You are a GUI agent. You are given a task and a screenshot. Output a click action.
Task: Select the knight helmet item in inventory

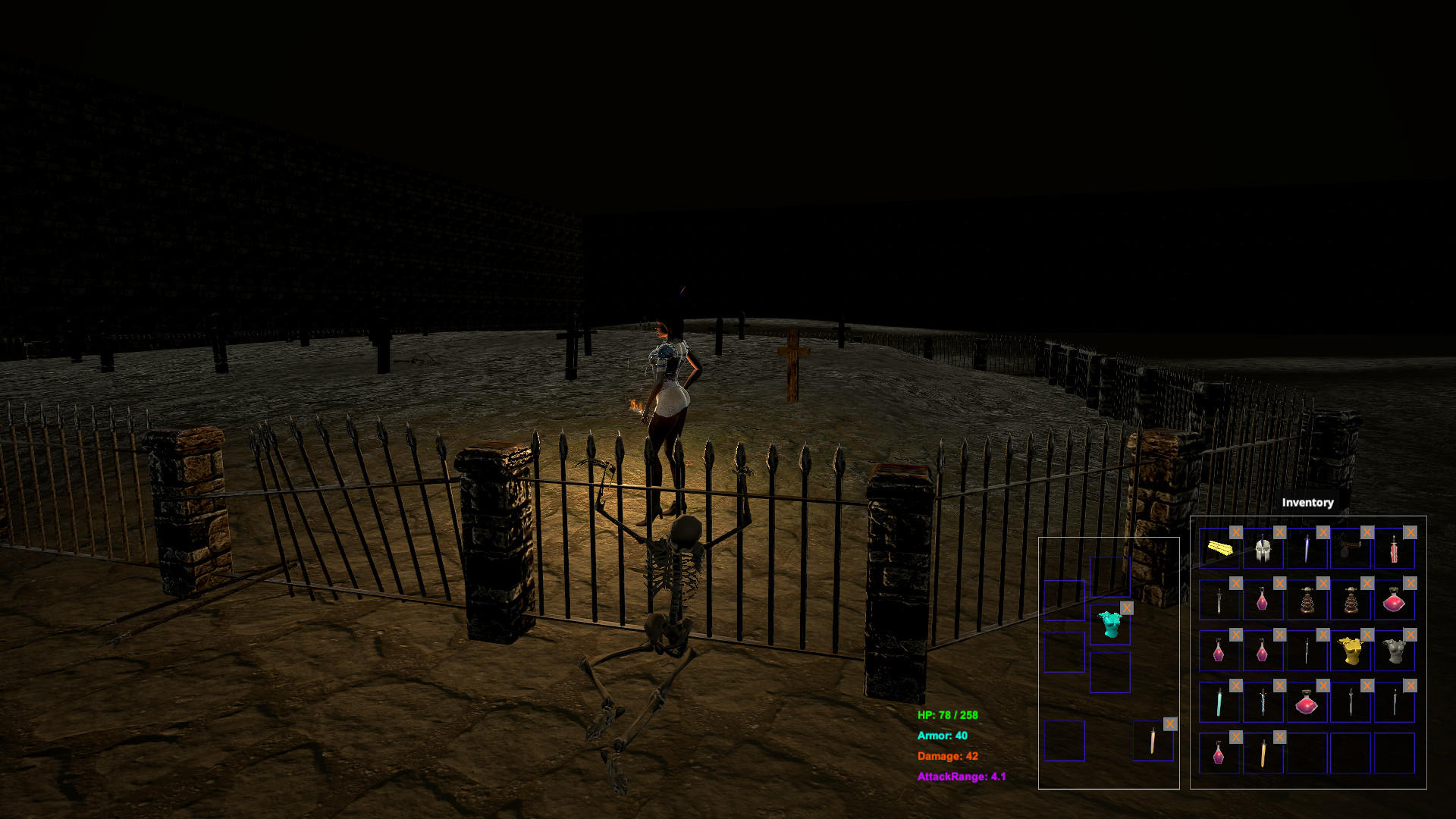(x=1261, y=550)
